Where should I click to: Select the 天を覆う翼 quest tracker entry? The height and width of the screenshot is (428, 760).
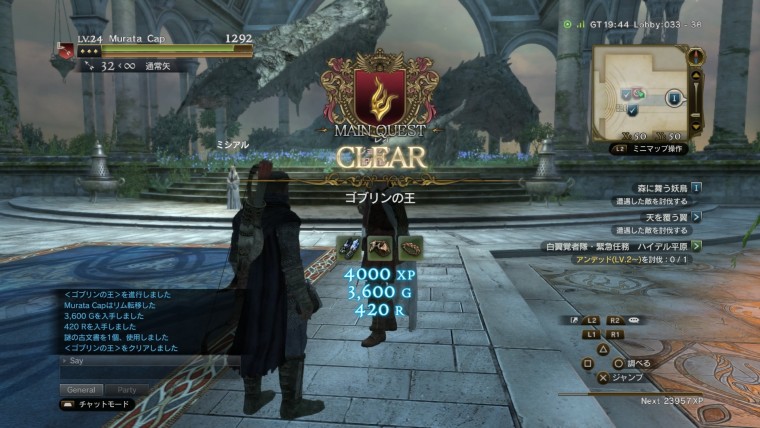[657, 216]
